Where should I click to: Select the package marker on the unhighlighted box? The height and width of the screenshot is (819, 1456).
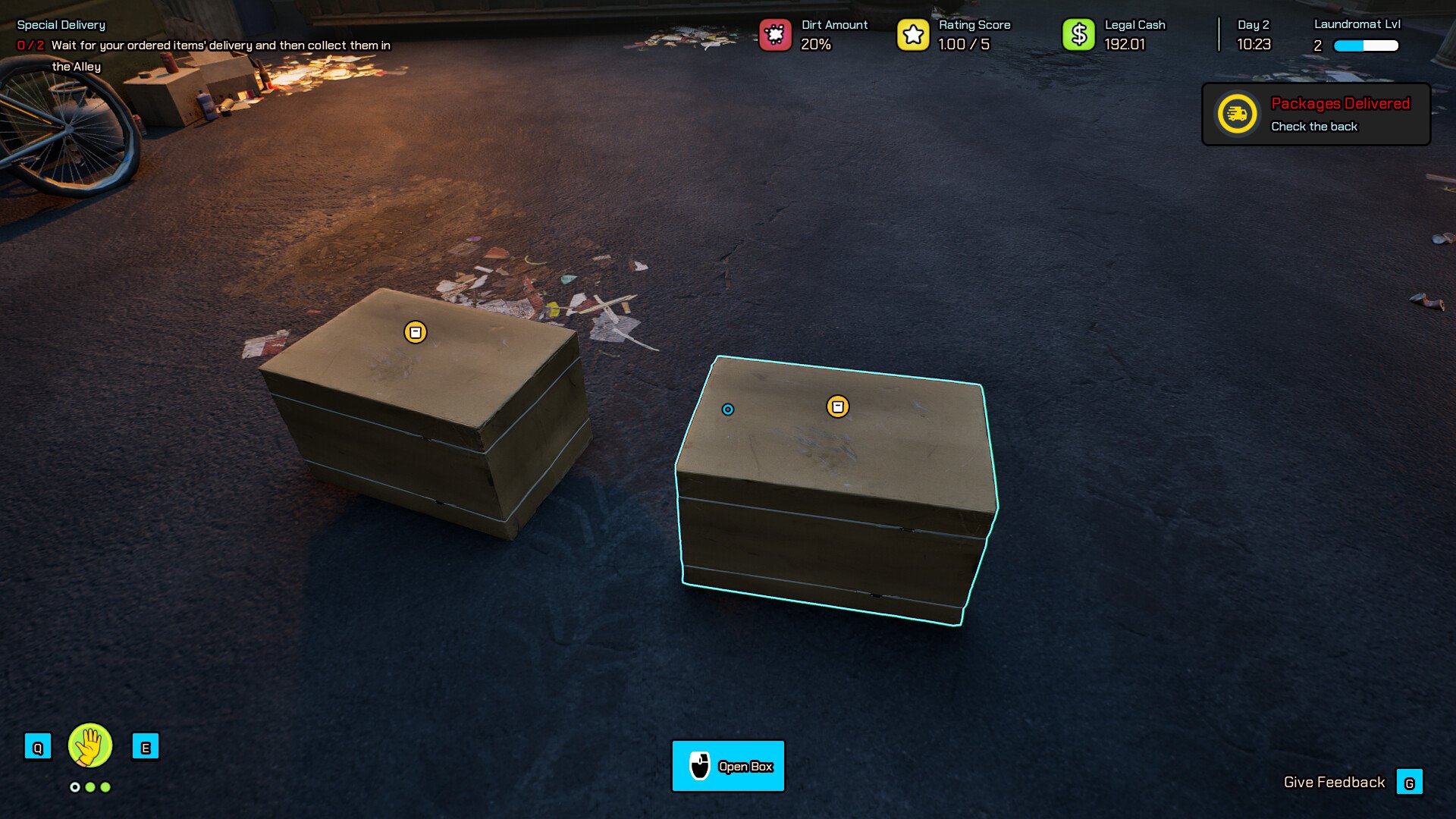pos(415,332)
